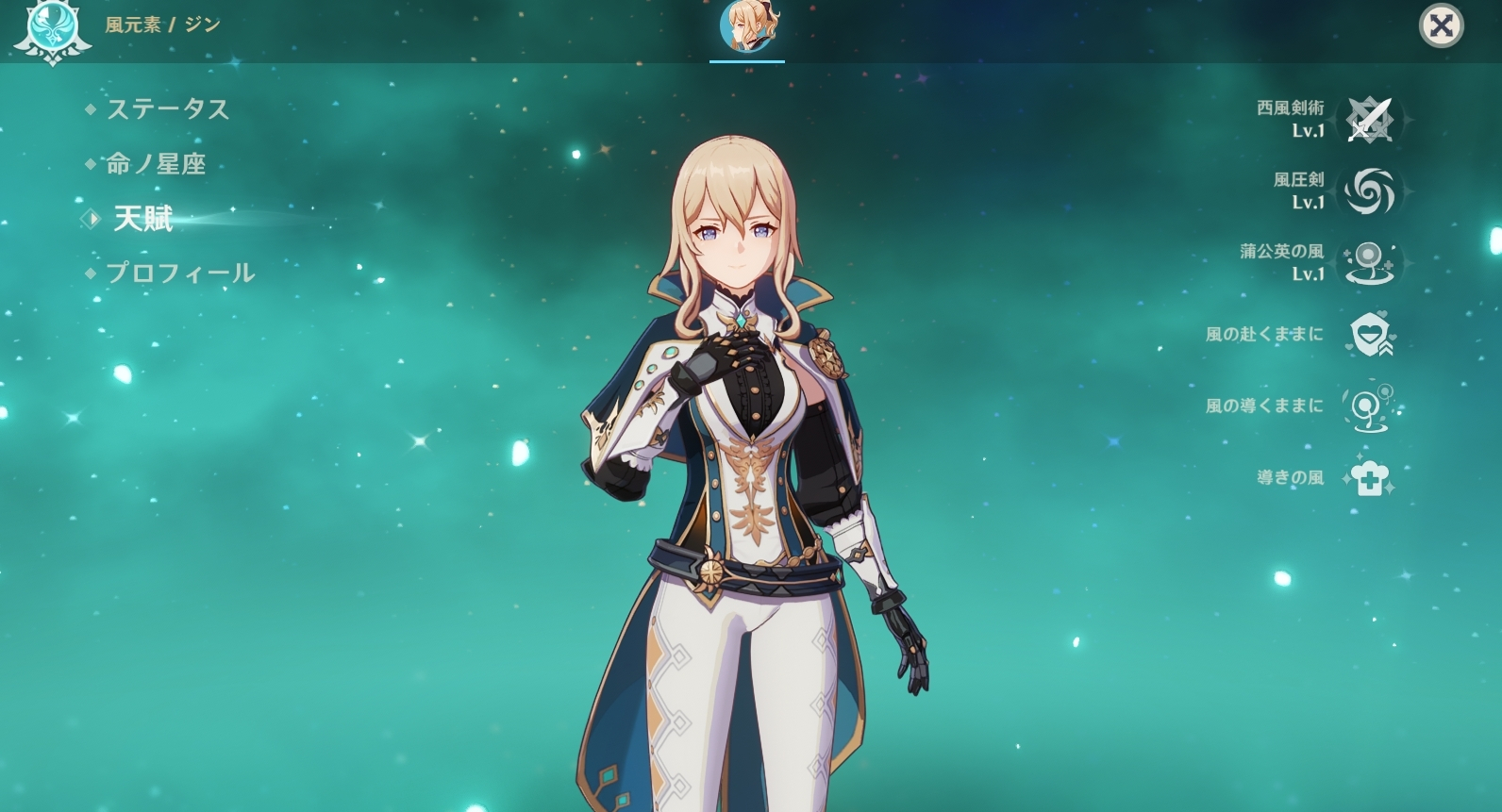Select the 風の赴くままに passive talent icon
This screenshot has width=1502, height=812.
[1369, 335]
